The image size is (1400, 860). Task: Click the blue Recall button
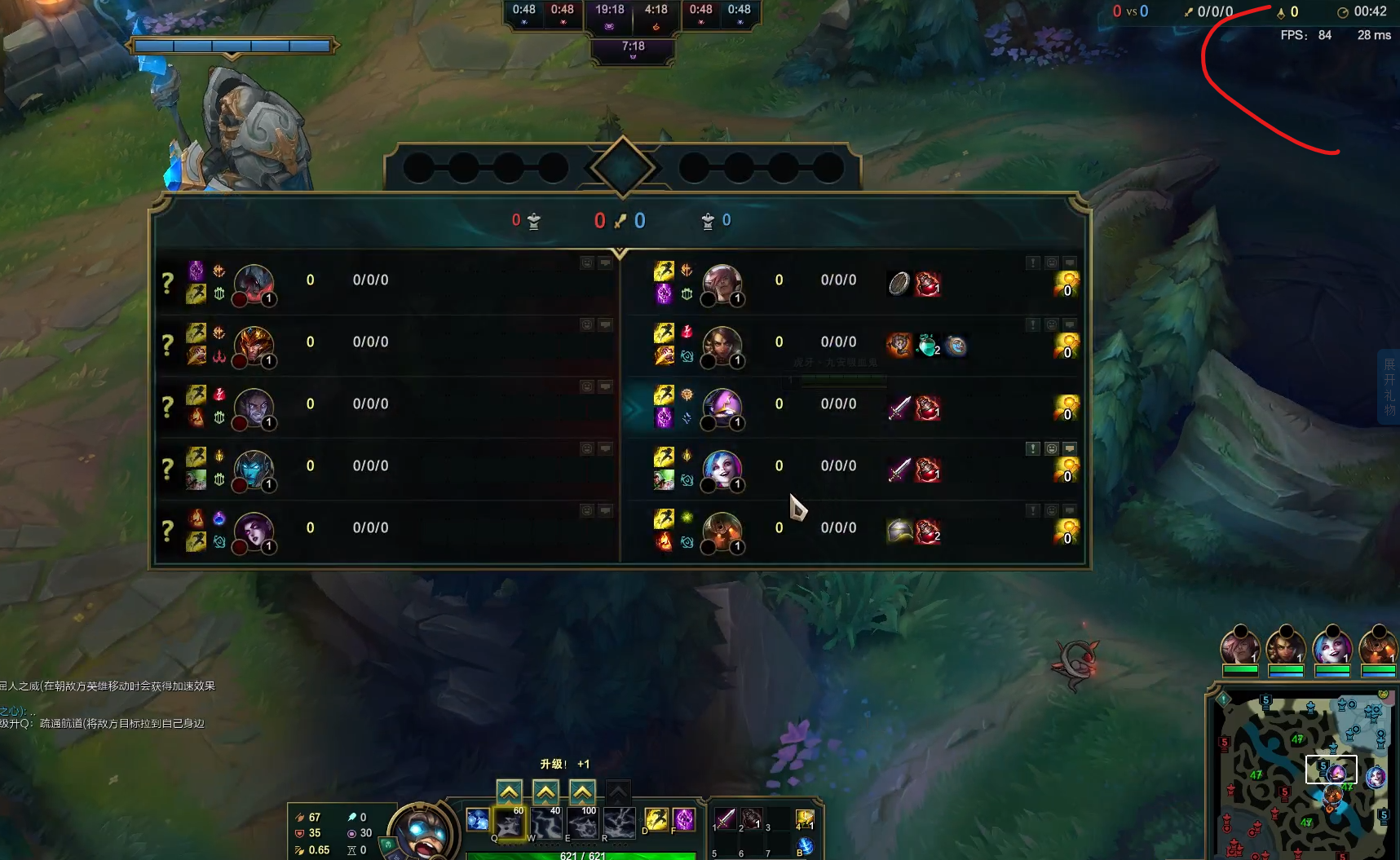[804, 846]
